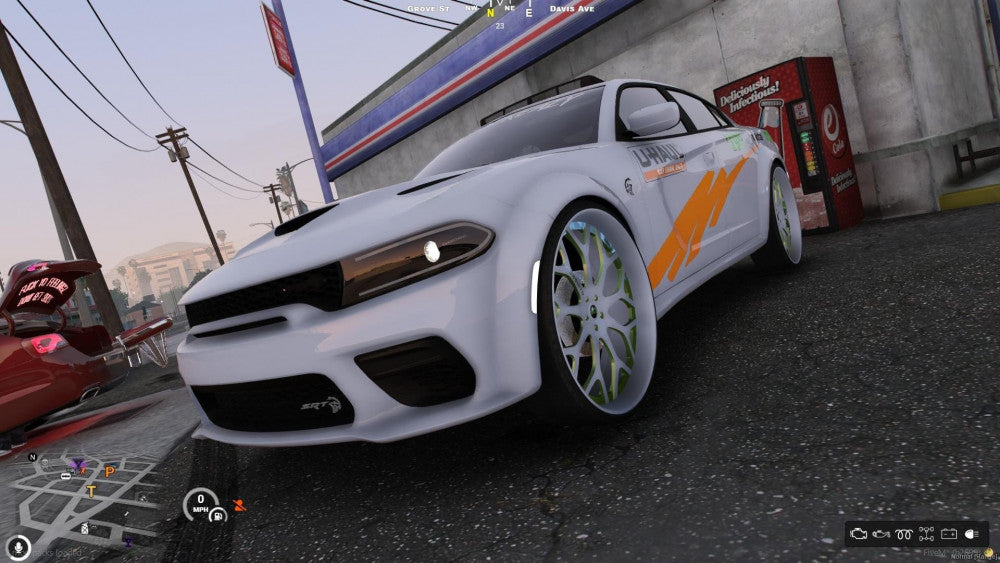The width and height of the screenshot is (1000, 563).
Task: Click the orange seatbelt-off icon
Action: click(x=238, y=505)
